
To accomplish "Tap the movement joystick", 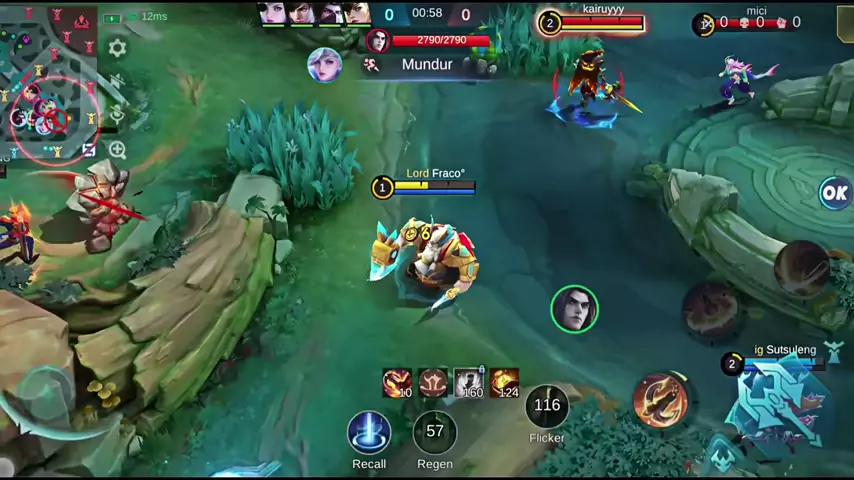I will click(x=40, y=395).
